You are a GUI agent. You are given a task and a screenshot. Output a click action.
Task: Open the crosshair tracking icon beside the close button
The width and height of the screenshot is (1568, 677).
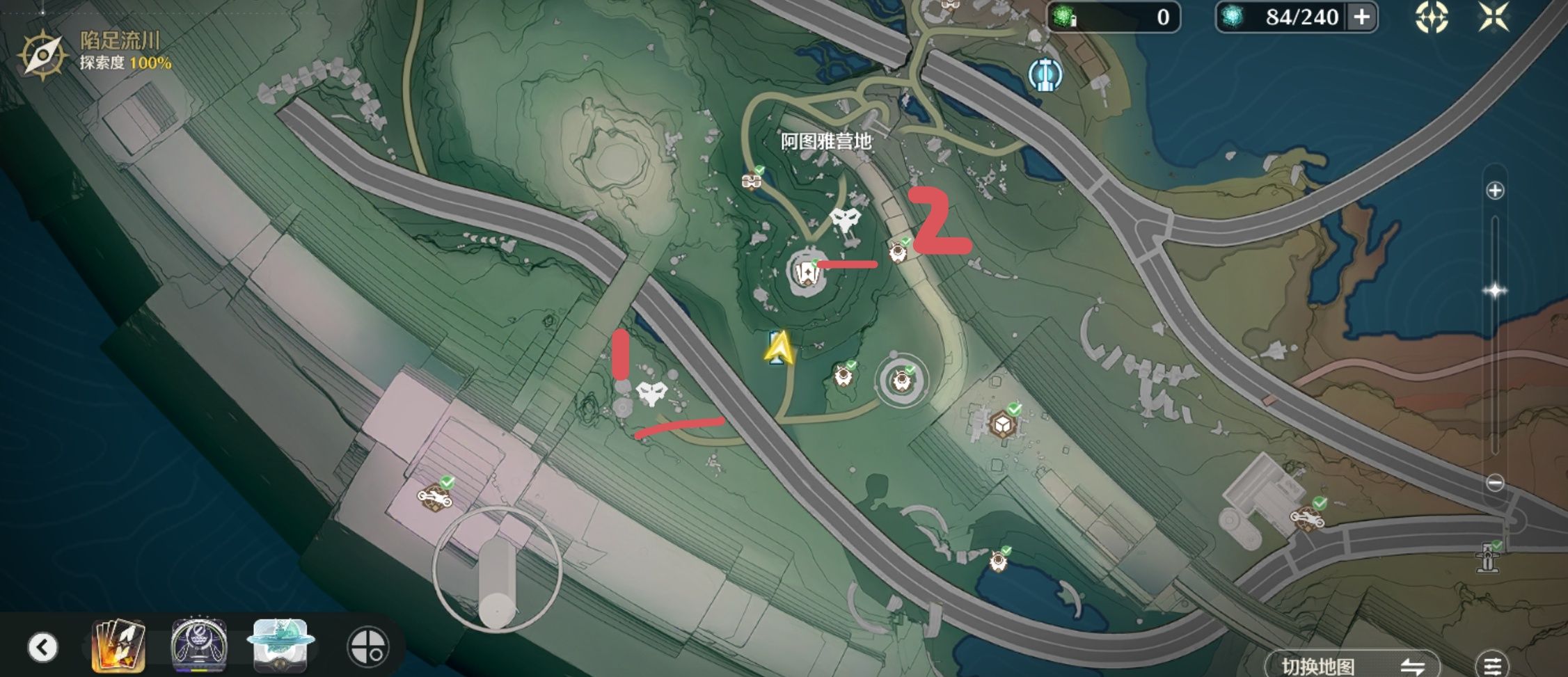1432,17
